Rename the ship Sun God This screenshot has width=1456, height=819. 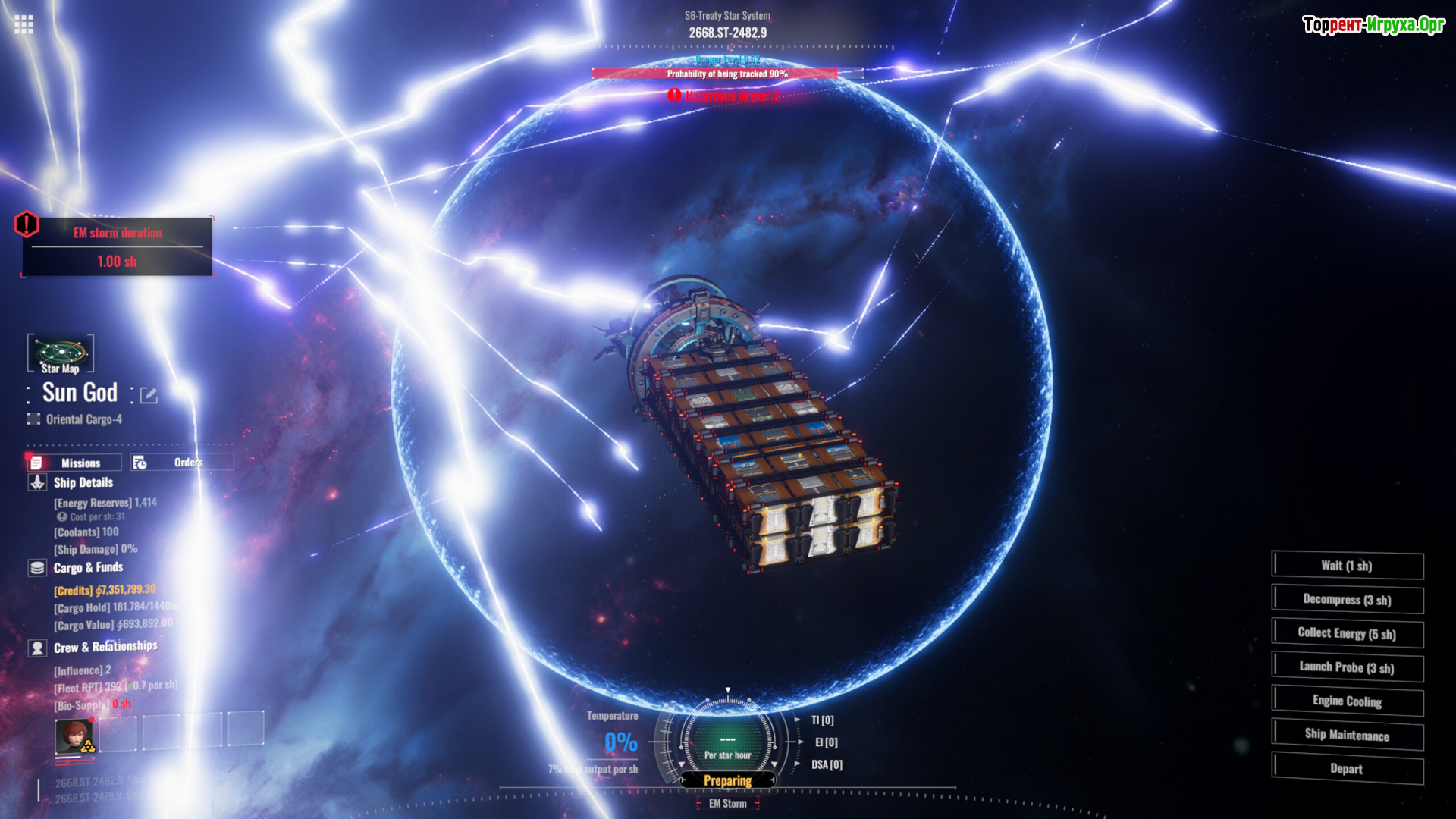pyautogui.click(x=149, y=395)
